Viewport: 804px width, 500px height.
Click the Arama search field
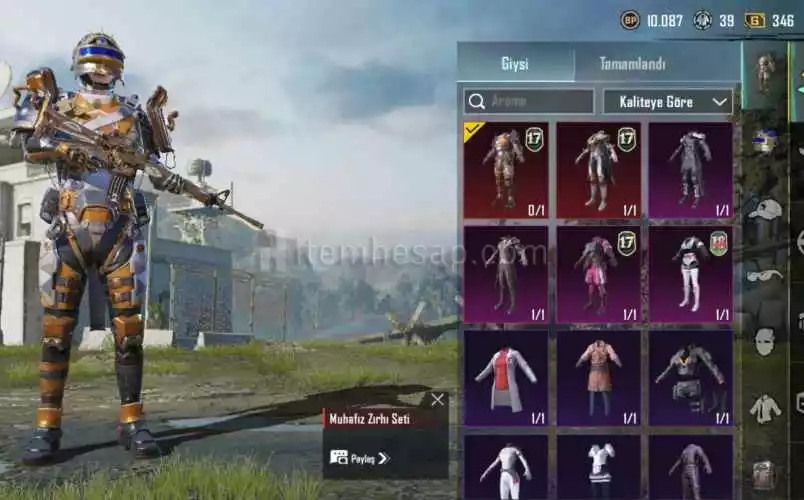pos(529,101)
